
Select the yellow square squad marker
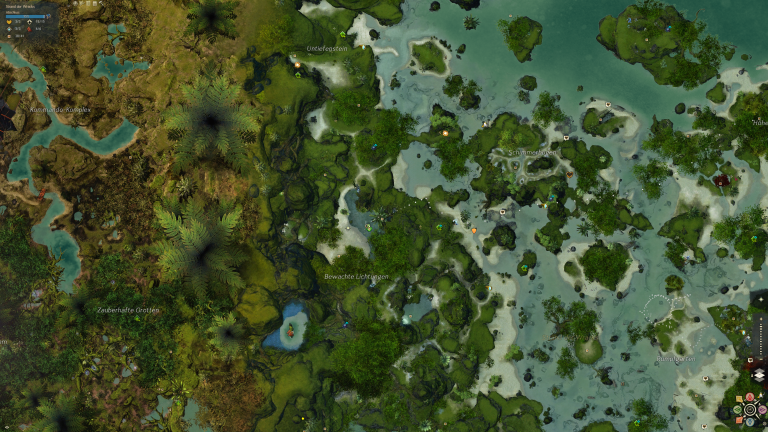click(739, 398)
